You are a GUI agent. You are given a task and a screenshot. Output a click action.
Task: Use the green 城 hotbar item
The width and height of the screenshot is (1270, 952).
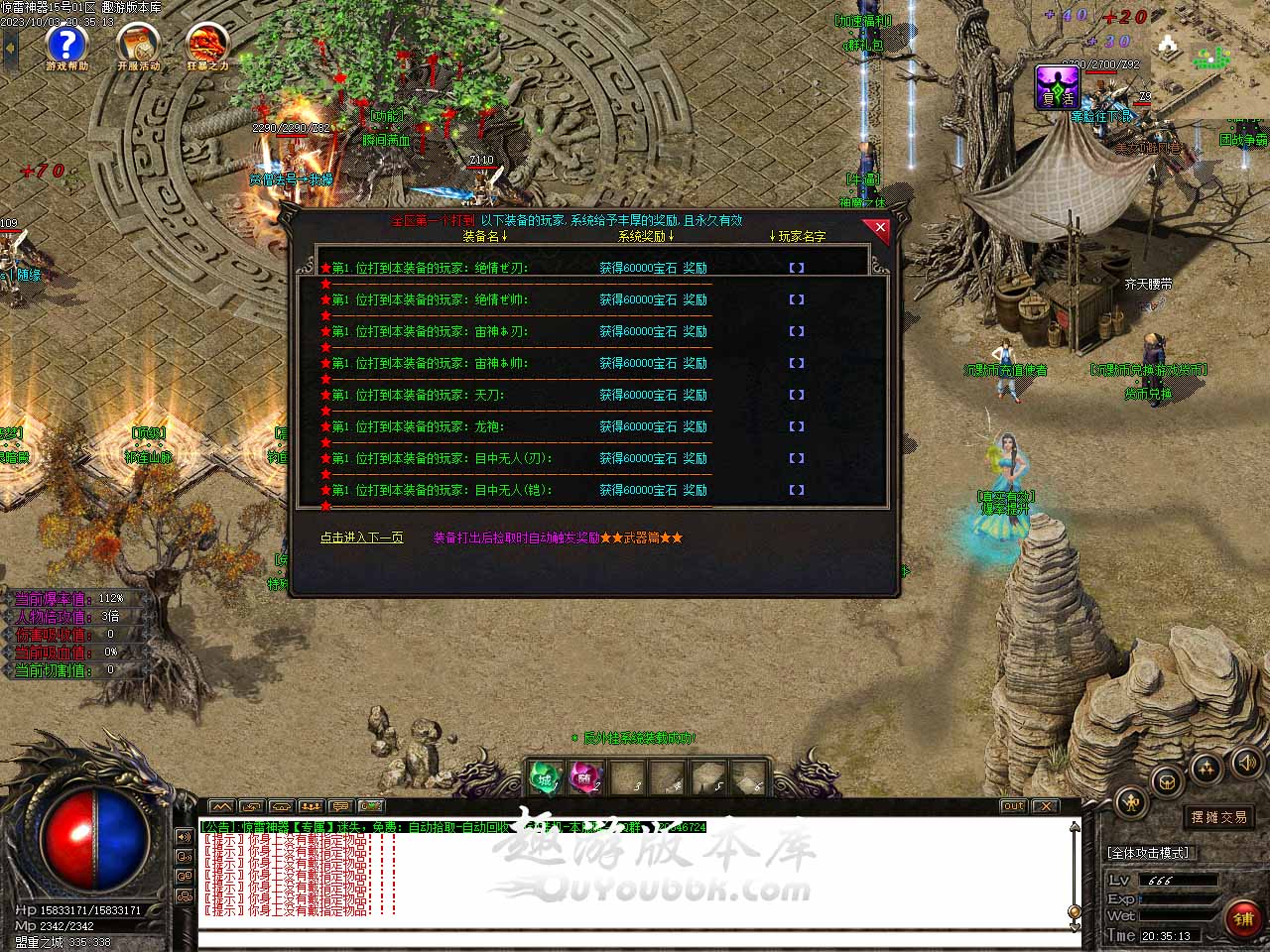click(x=545, y=778)
